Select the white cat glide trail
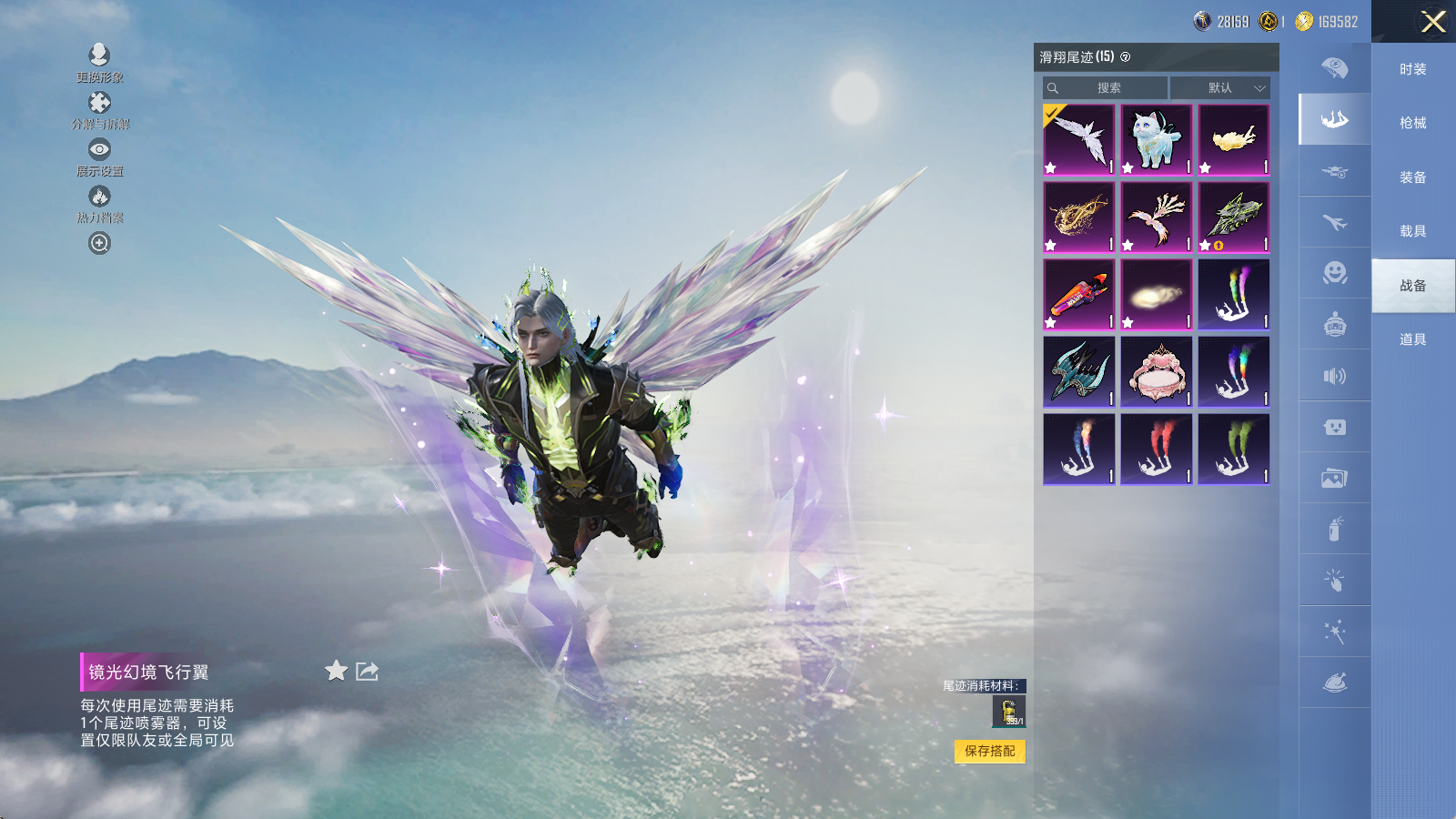Image resolution: width=1456 pixels, height=819 pixels. click(1156, 139)
